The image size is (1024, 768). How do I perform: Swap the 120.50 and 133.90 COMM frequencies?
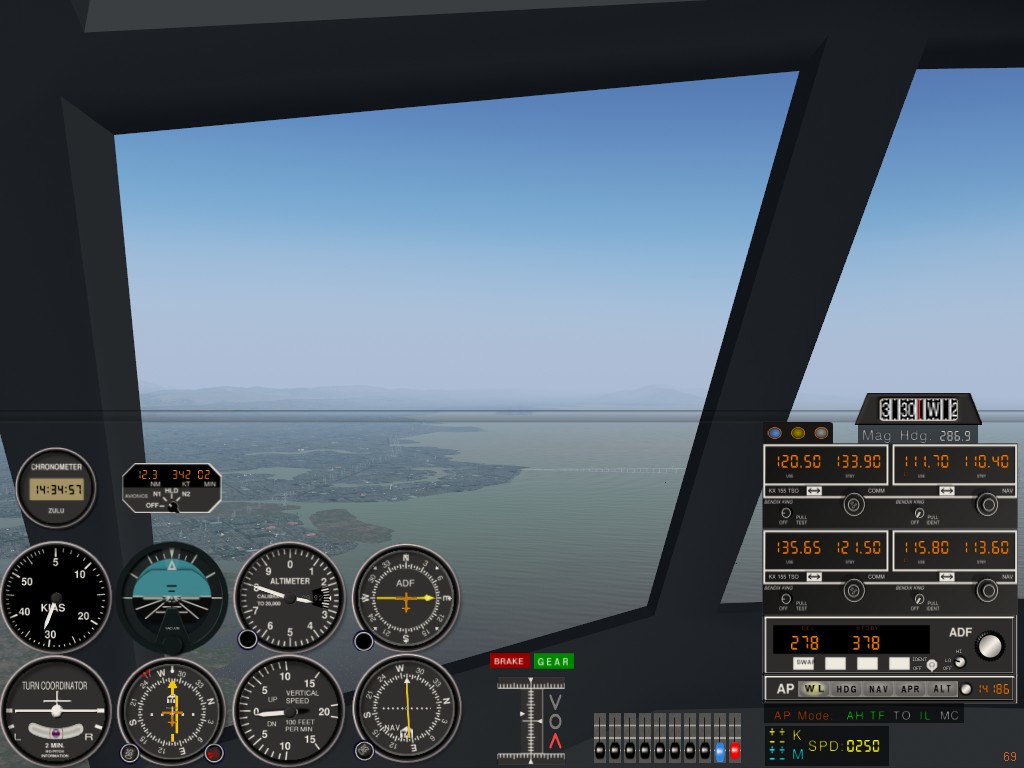point(813,491)
